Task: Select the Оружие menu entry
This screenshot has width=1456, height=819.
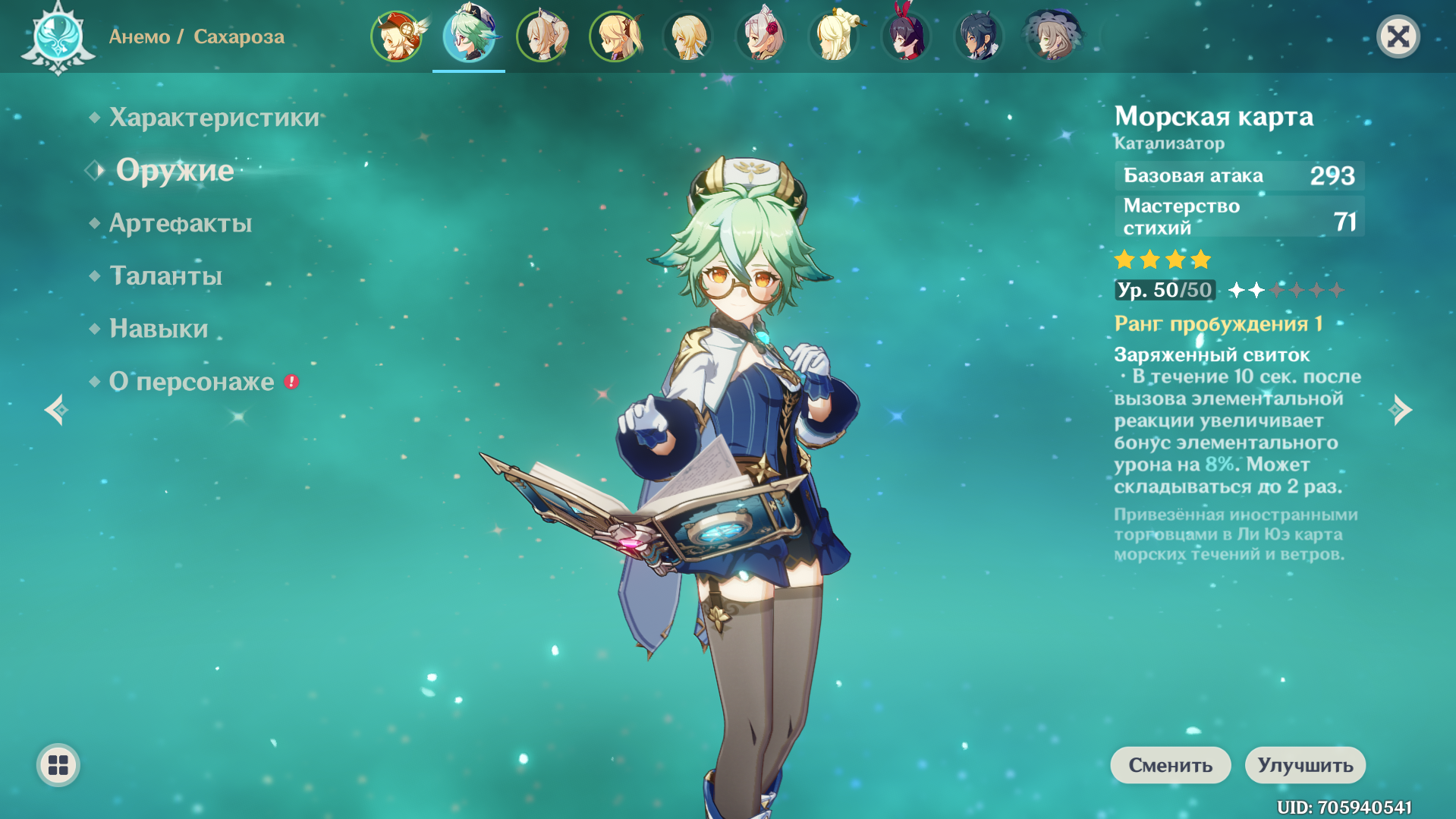Action: 175,170
